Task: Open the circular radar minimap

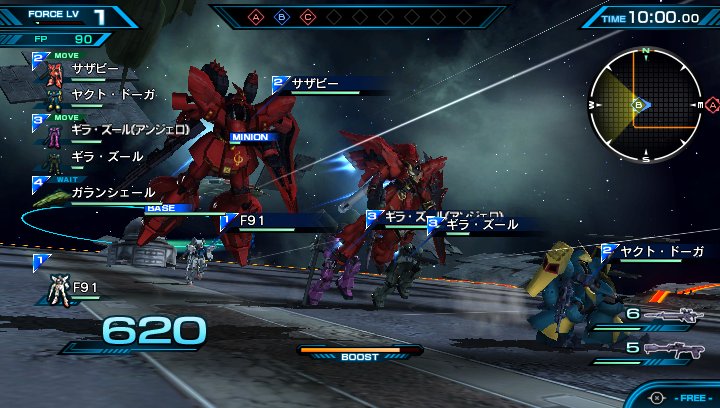Action: coord(646,104)
